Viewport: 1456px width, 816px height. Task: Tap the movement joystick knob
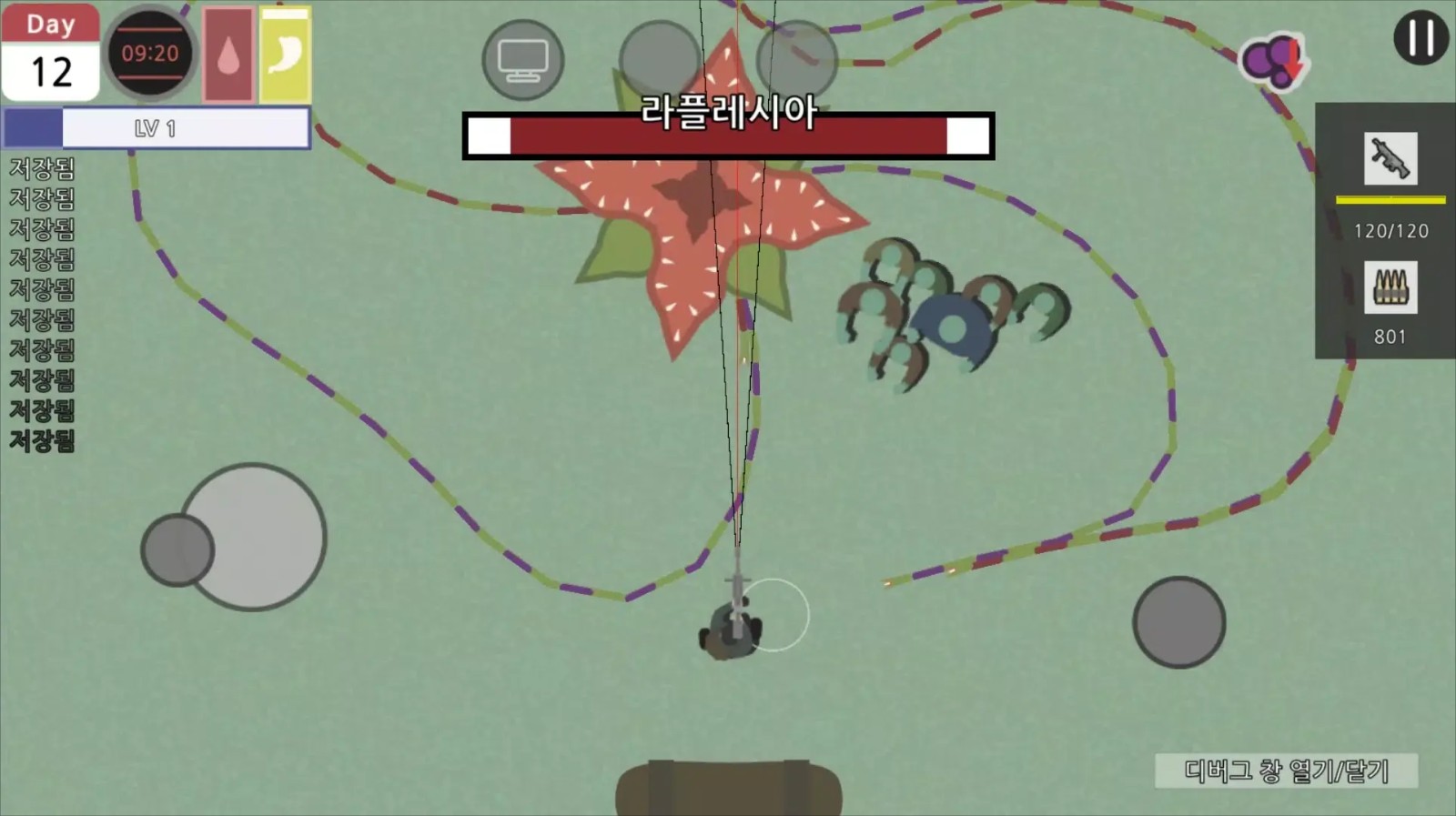(177, 549)
